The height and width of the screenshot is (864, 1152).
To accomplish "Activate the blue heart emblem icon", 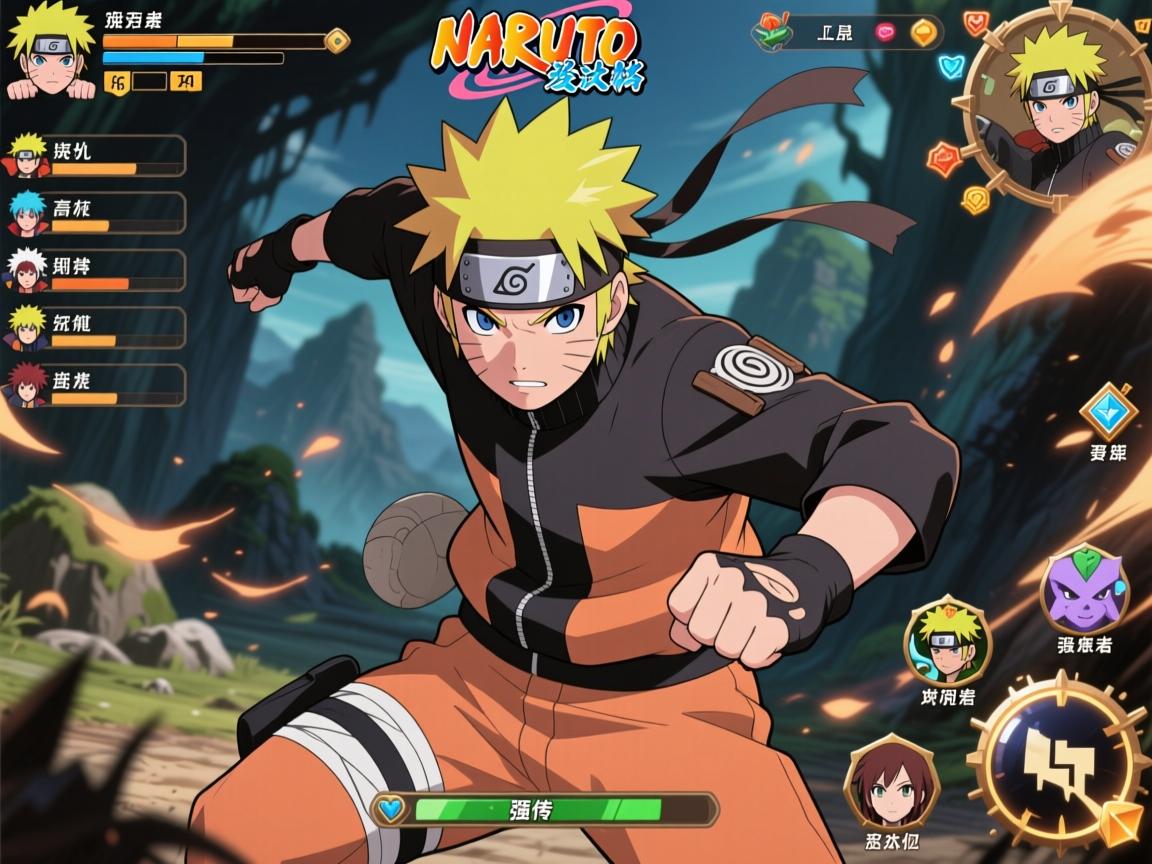I will click(950, 67).
